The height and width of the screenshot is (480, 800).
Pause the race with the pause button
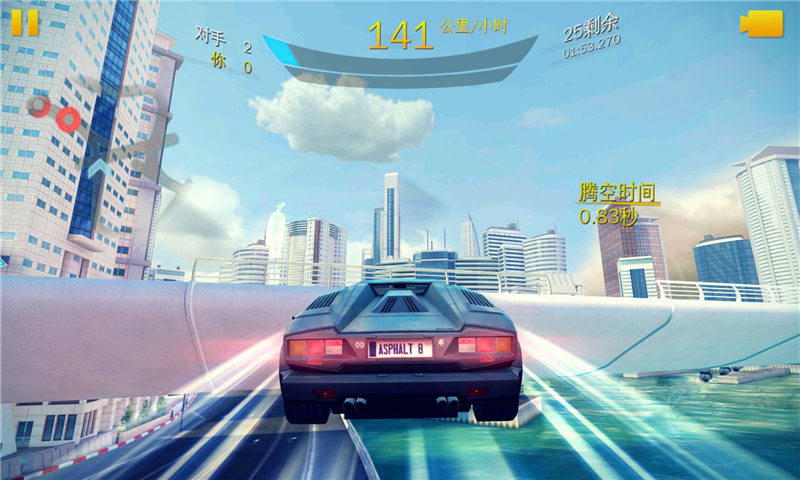pos(25,22)
